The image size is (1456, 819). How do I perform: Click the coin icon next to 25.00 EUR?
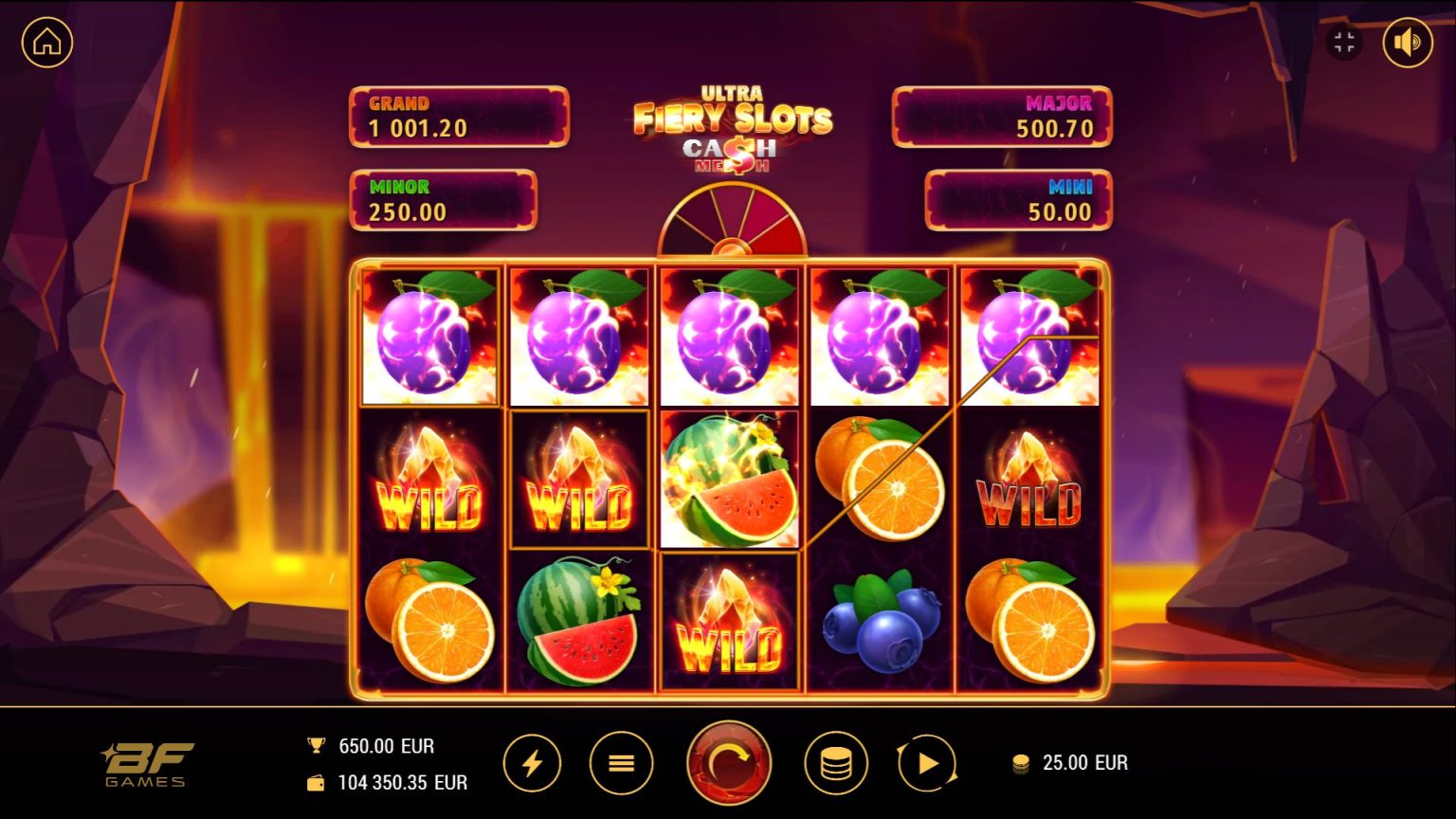[x=1021, y=763]
